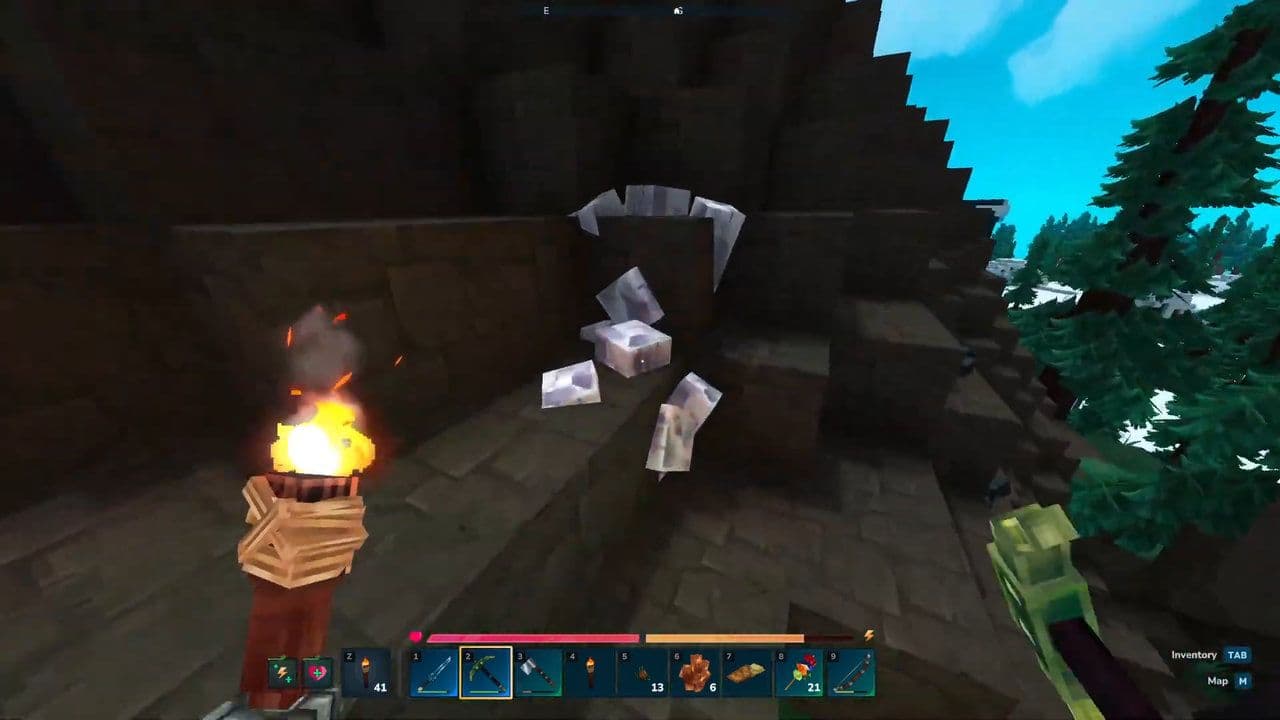Choose the colorful bouquet stack of 21
The height and width of the screenshot is (720, 1280).
[x=798, y=673]
